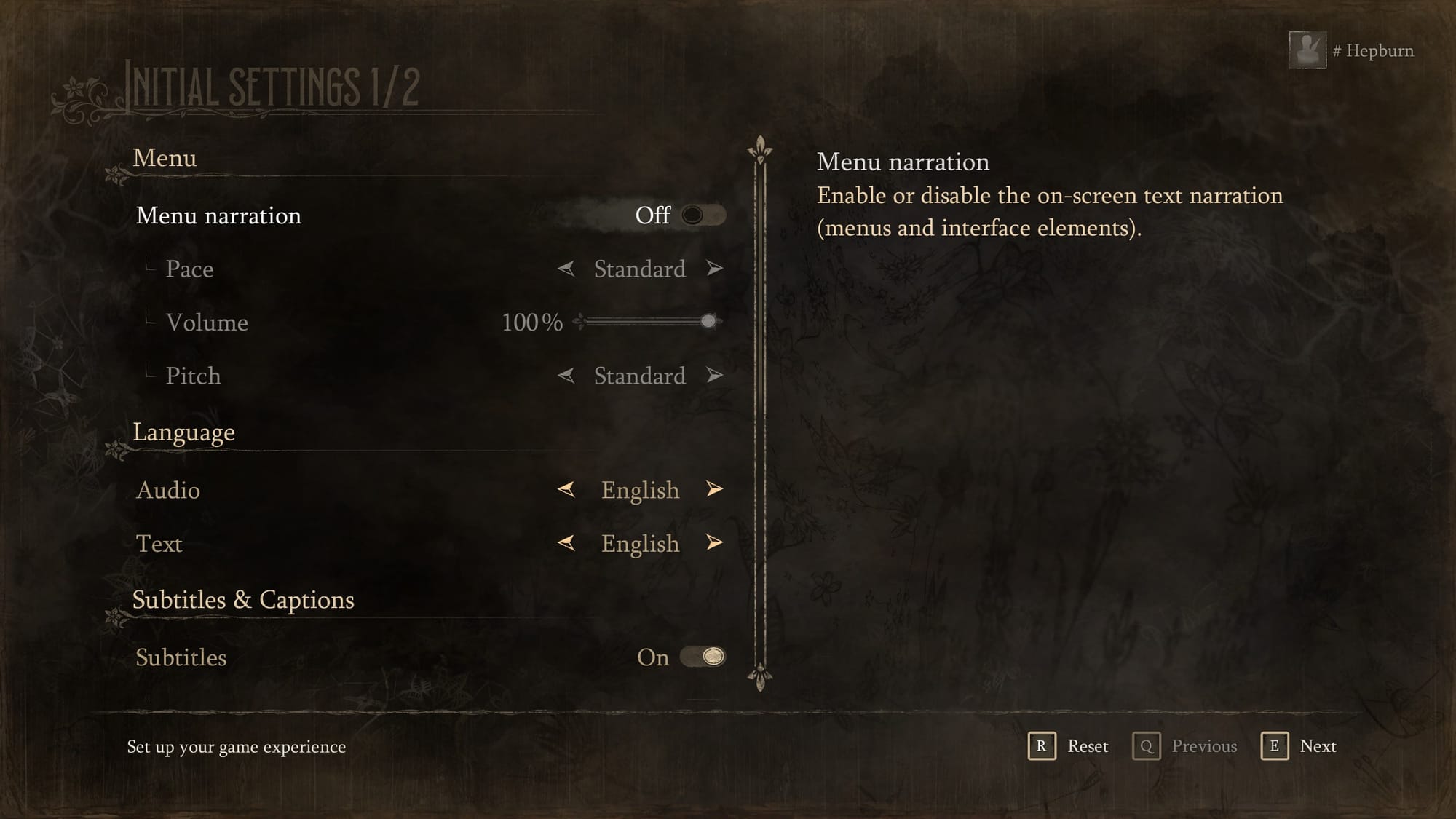Screen dimensions: 1456x819
Task: Click the Hepburn profile avatar icon
Action: (1307, 49)
